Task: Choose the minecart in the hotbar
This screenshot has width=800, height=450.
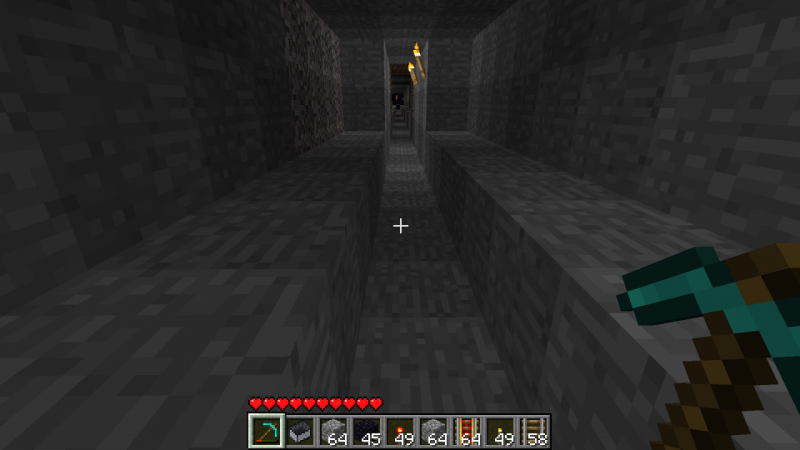Action: (299, 431)
